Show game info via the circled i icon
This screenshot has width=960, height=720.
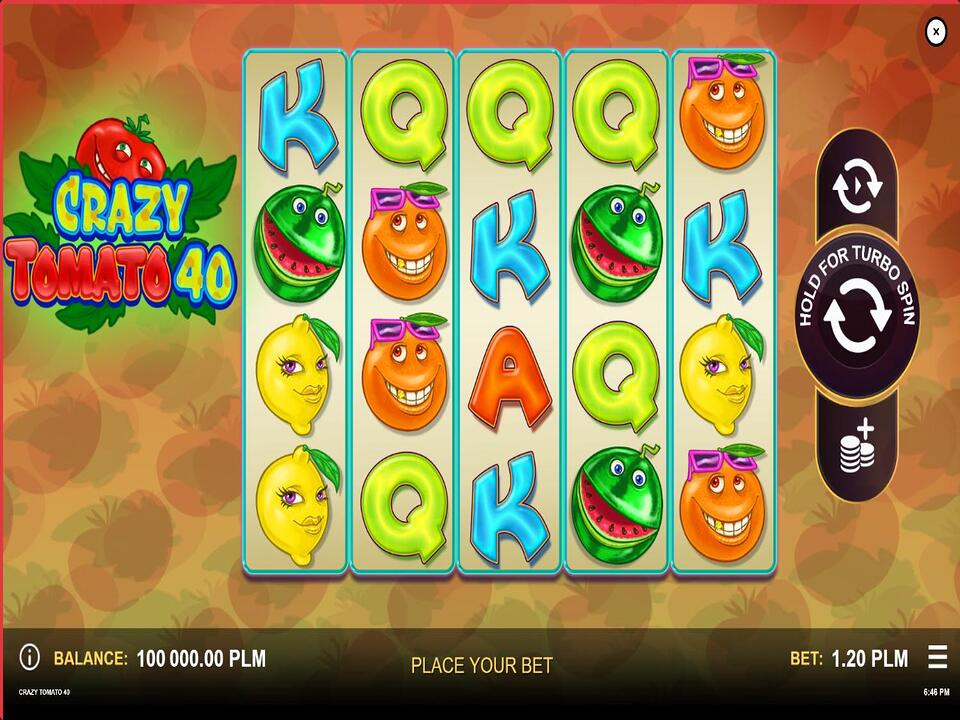(30, 657)
